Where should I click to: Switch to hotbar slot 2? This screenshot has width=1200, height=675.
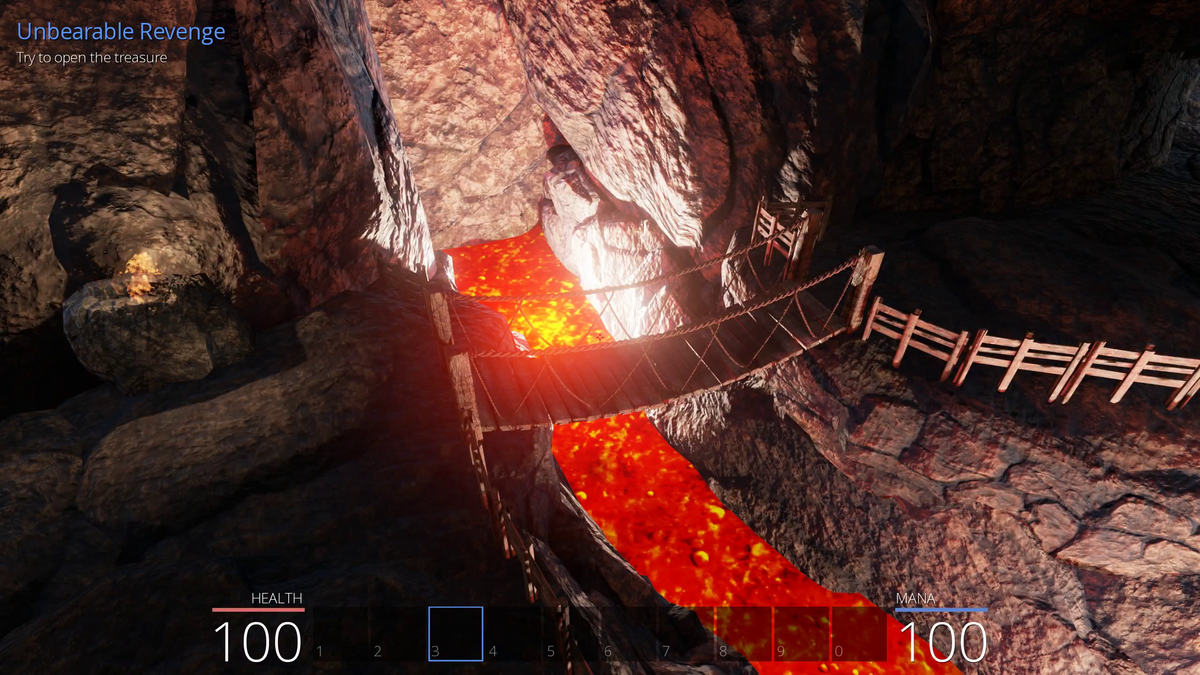(x=398, y=634)
